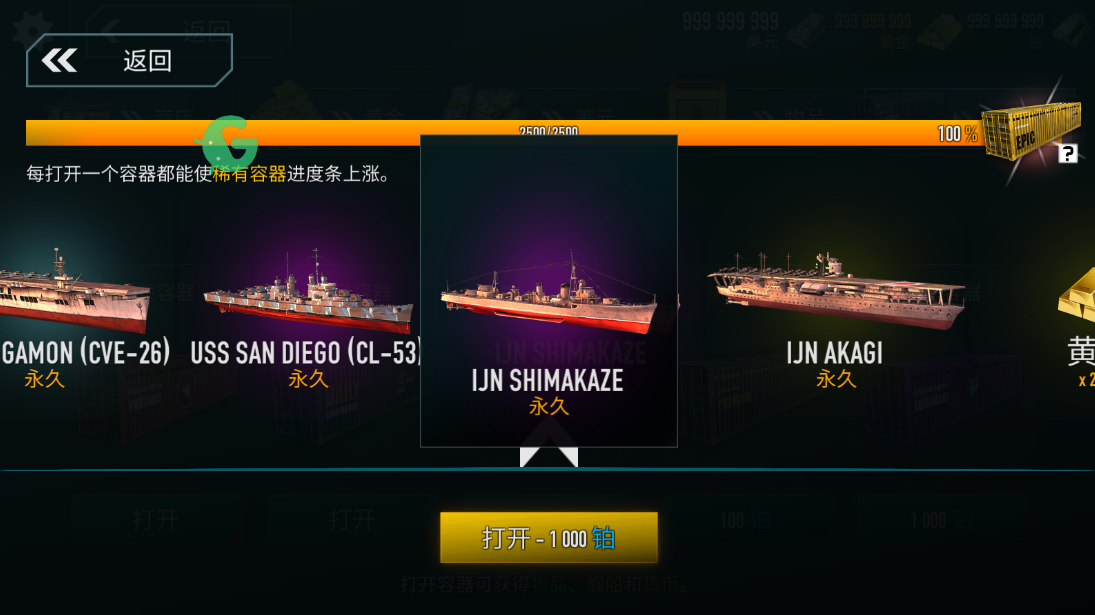The image size is (1095, 615).
Task: Pick the Sangamon (CVE-26) carrier reward
Action: (x=75, y=312)
